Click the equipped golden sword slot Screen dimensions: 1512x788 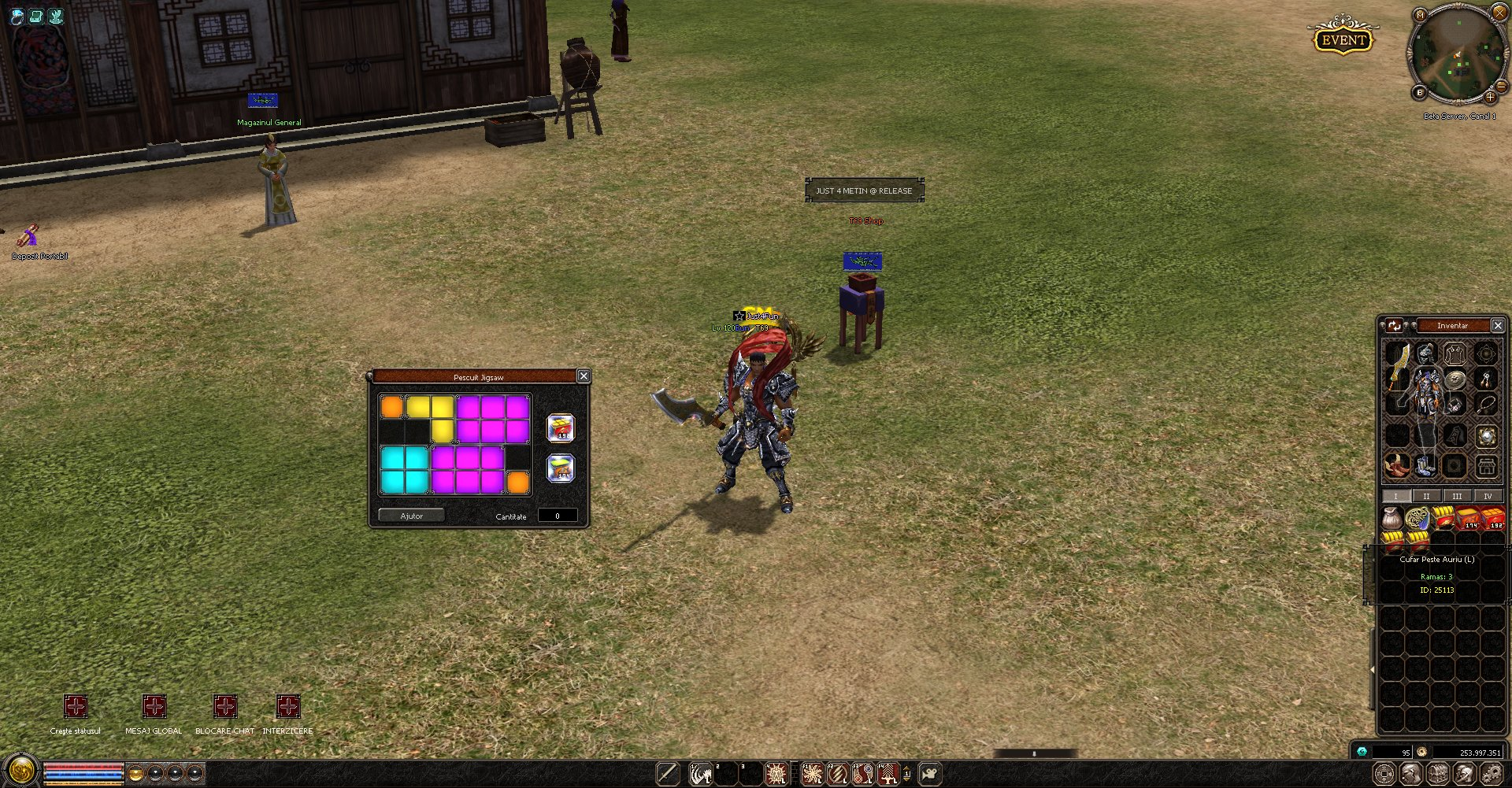(1398, 366)
